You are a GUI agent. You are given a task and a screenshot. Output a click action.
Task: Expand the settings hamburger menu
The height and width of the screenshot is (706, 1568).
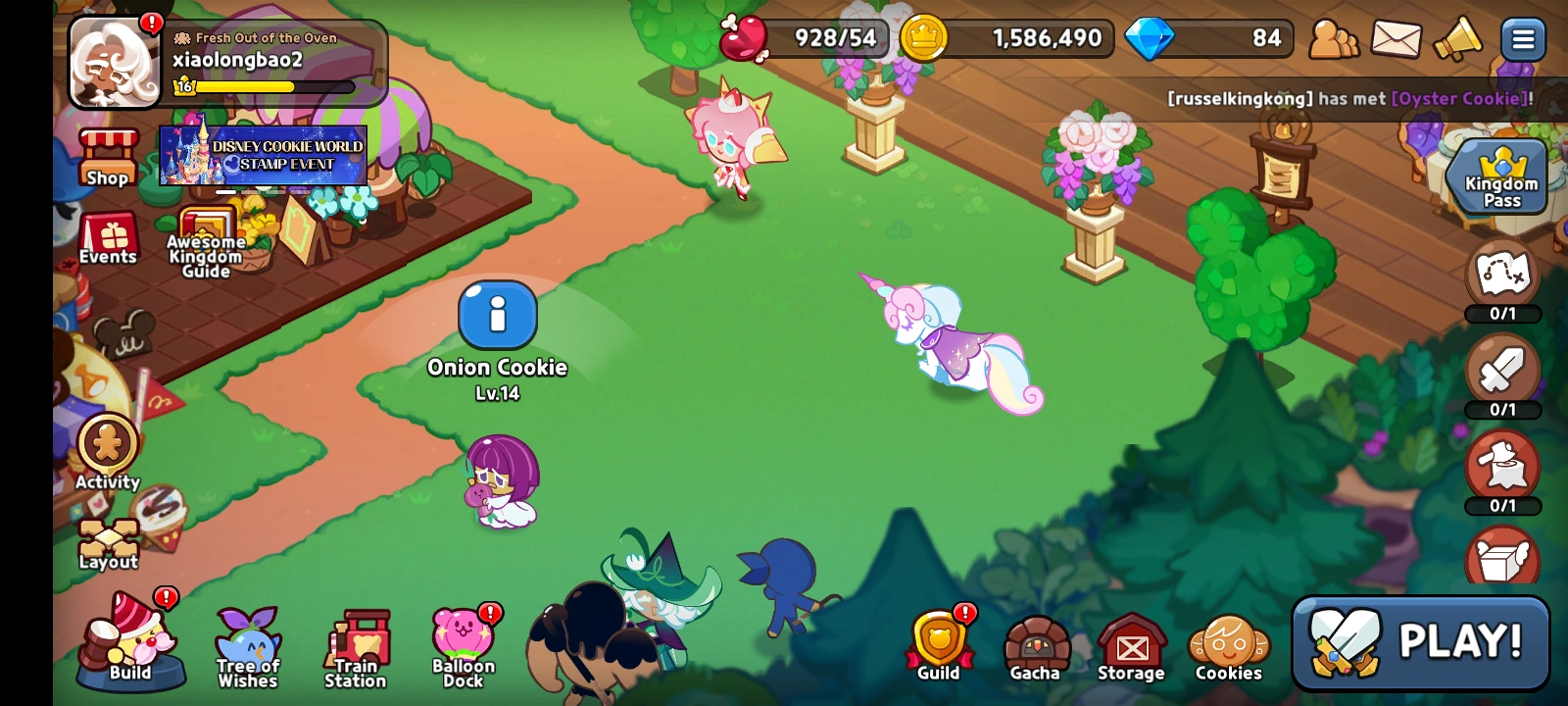coord(1525,39)
